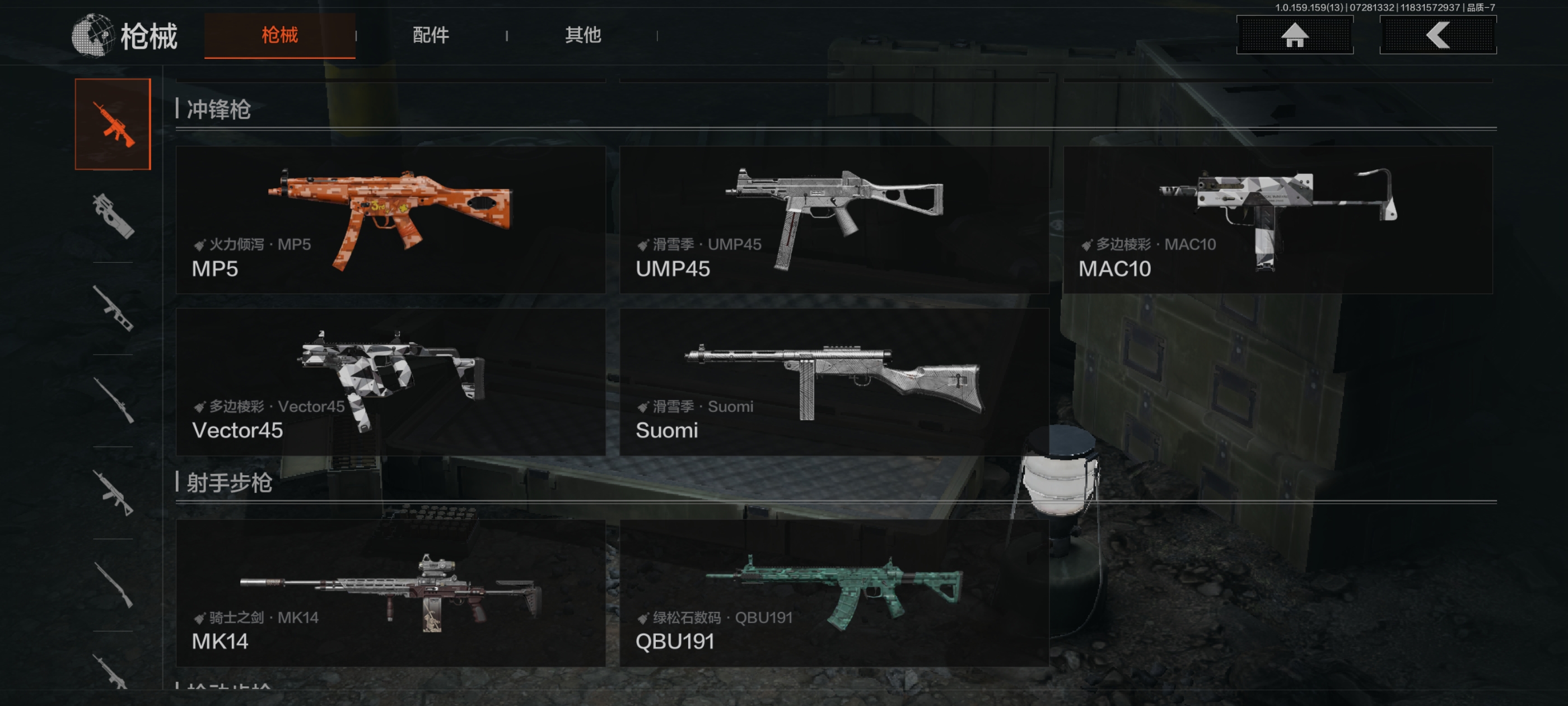Select the teal QBU191 rifle card
The height and width of the screenshot is (706, 1568).
[834, 593]
